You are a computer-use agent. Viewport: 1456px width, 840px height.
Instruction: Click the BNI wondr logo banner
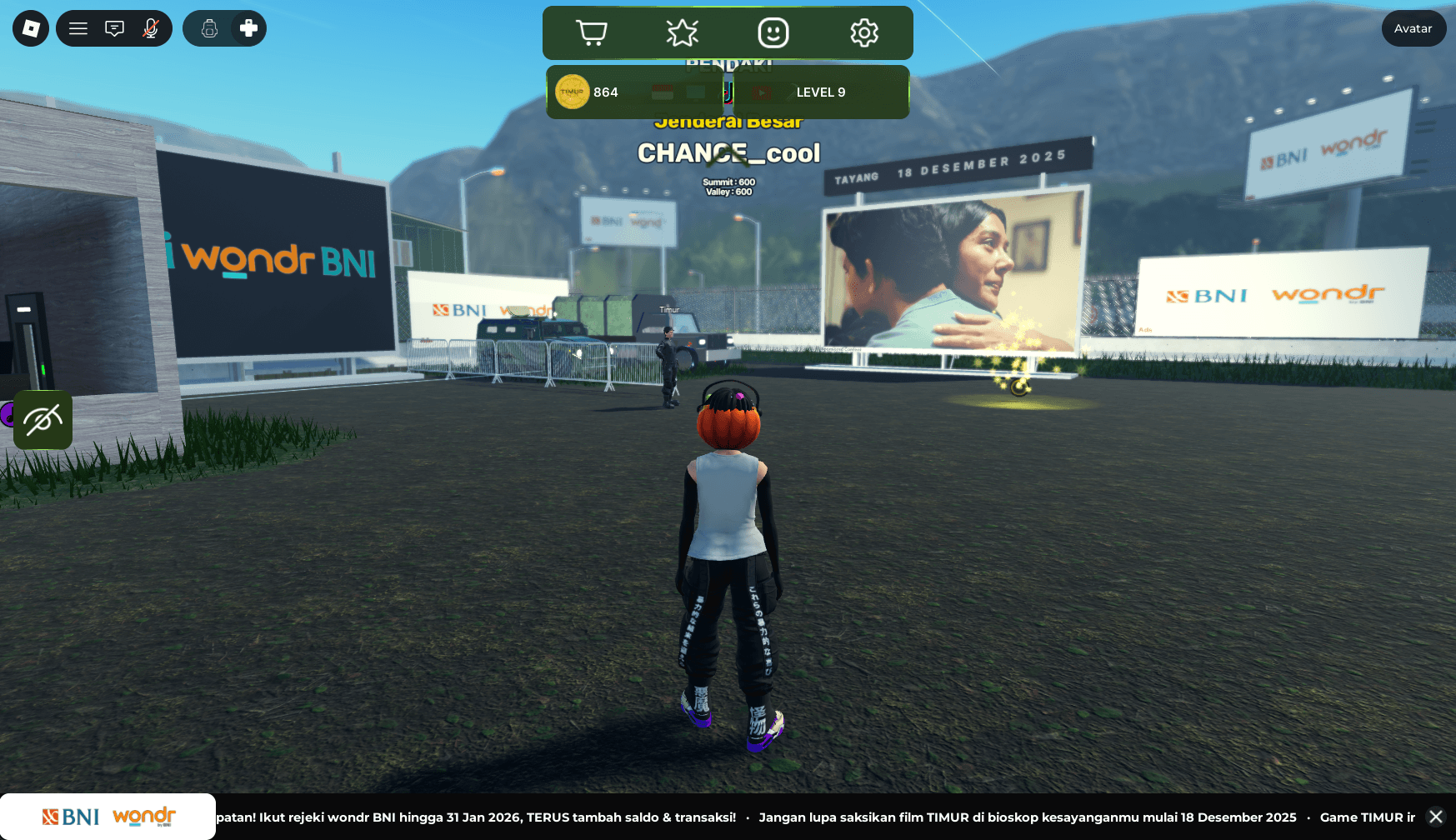click(x=108, y=817)
